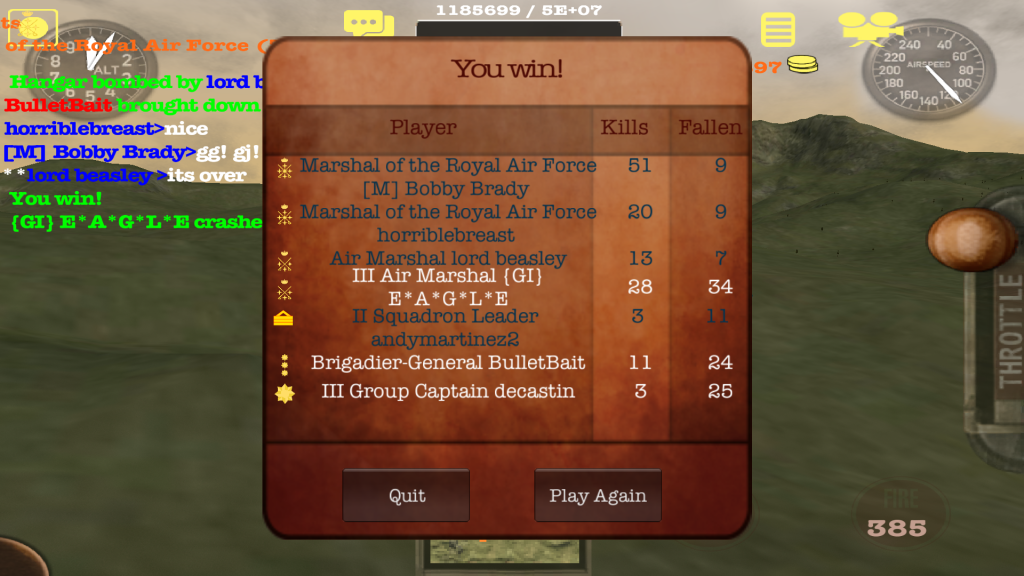Quit the finished match
The width and height of the screenshot is (1024, 576).
tap(406, 496)
